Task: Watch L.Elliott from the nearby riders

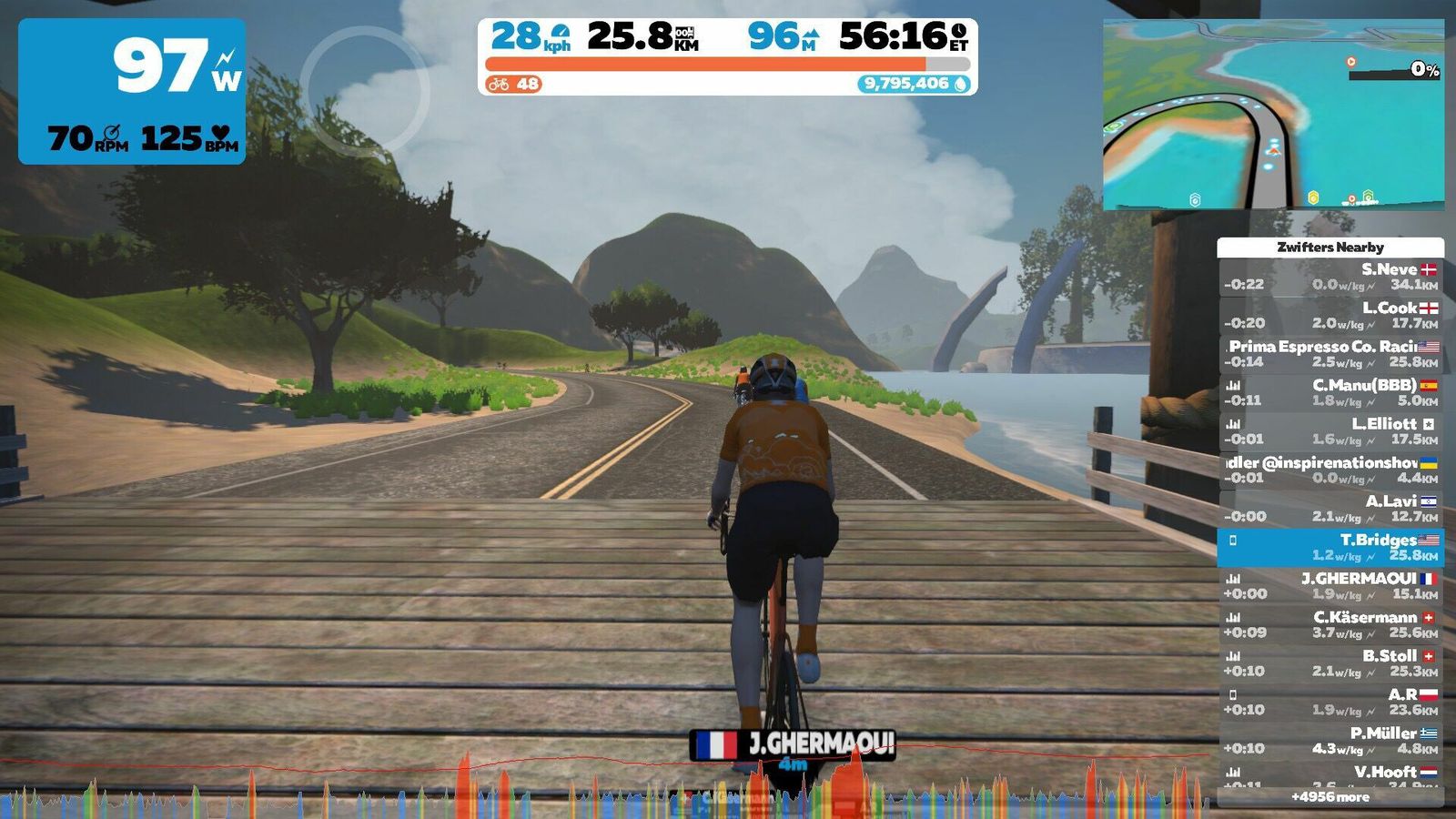Action: [1330, 431]
